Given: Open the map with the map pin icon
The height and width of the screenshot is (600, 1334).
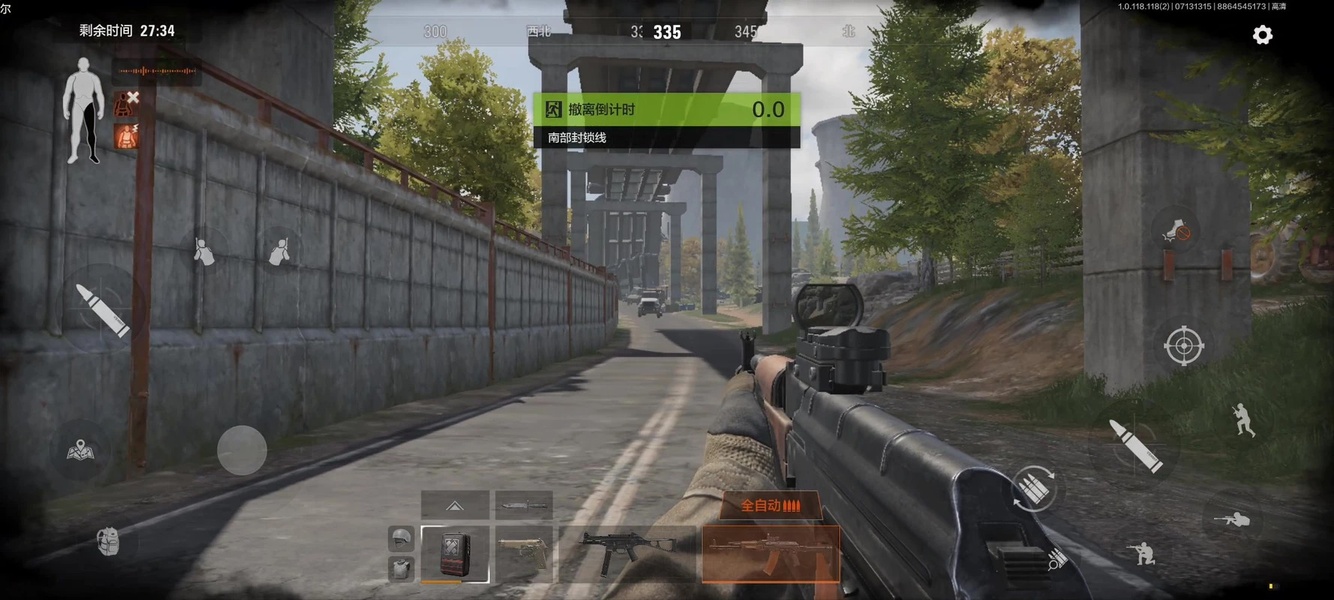Looking at the screenshot, I should click(x=81, y=452).
